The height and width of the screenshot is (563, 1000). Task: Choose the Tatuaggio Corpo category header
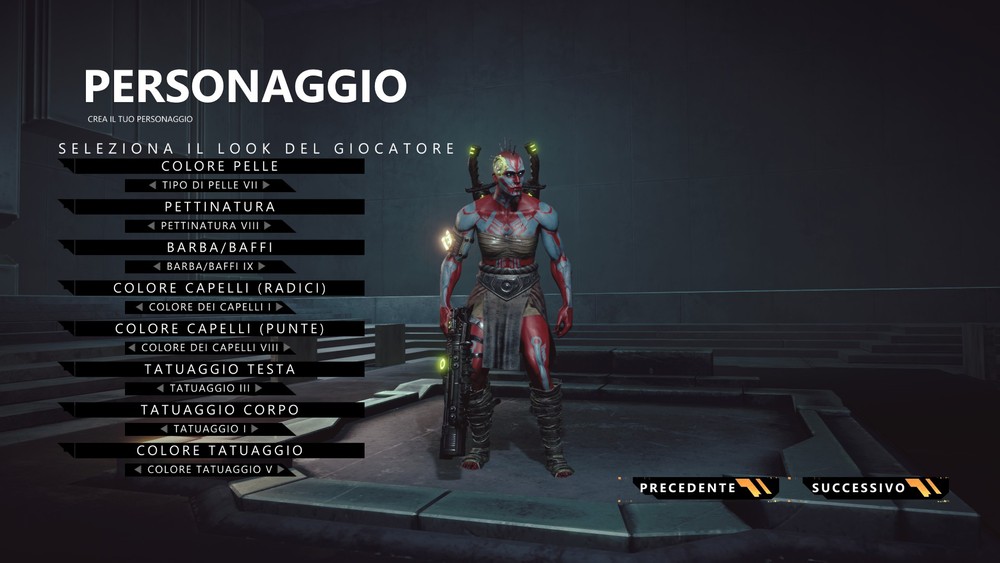pyautogui.click(x=219, y=410)
